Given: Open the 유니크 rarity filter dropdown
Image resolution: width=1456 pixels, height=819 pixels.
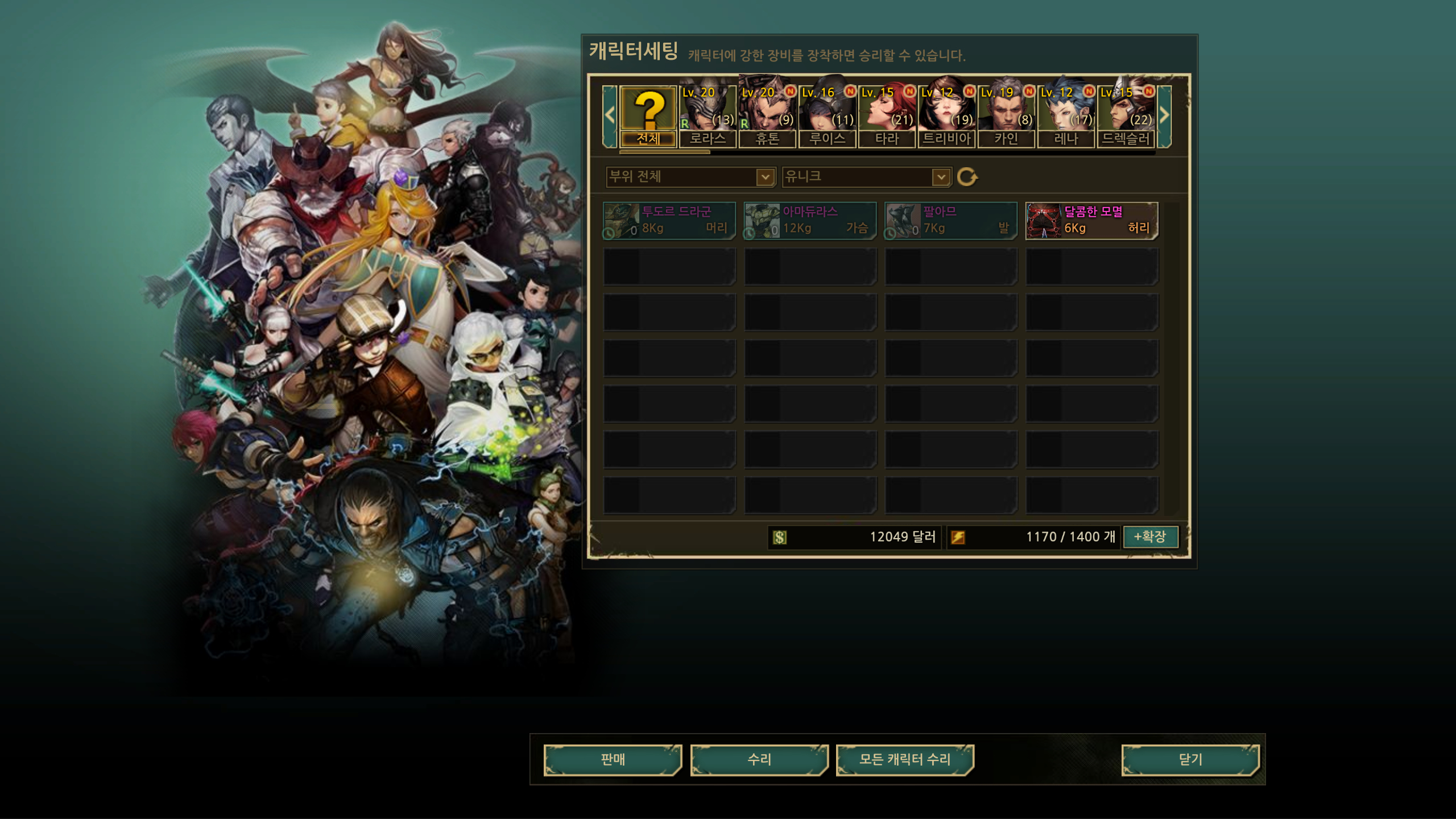Looking at the screenshot, I should pyautogui.click(x=866, y=177).
